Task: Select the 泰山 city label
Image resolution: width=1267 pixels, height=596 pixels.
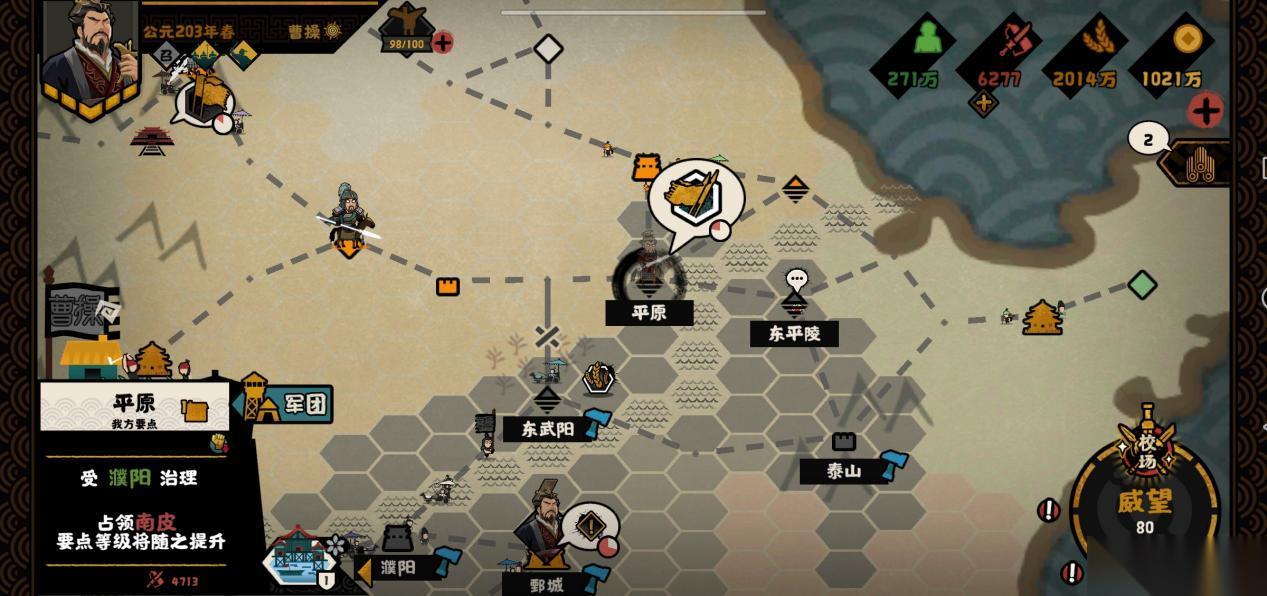Action: click(x=843, y=471)
